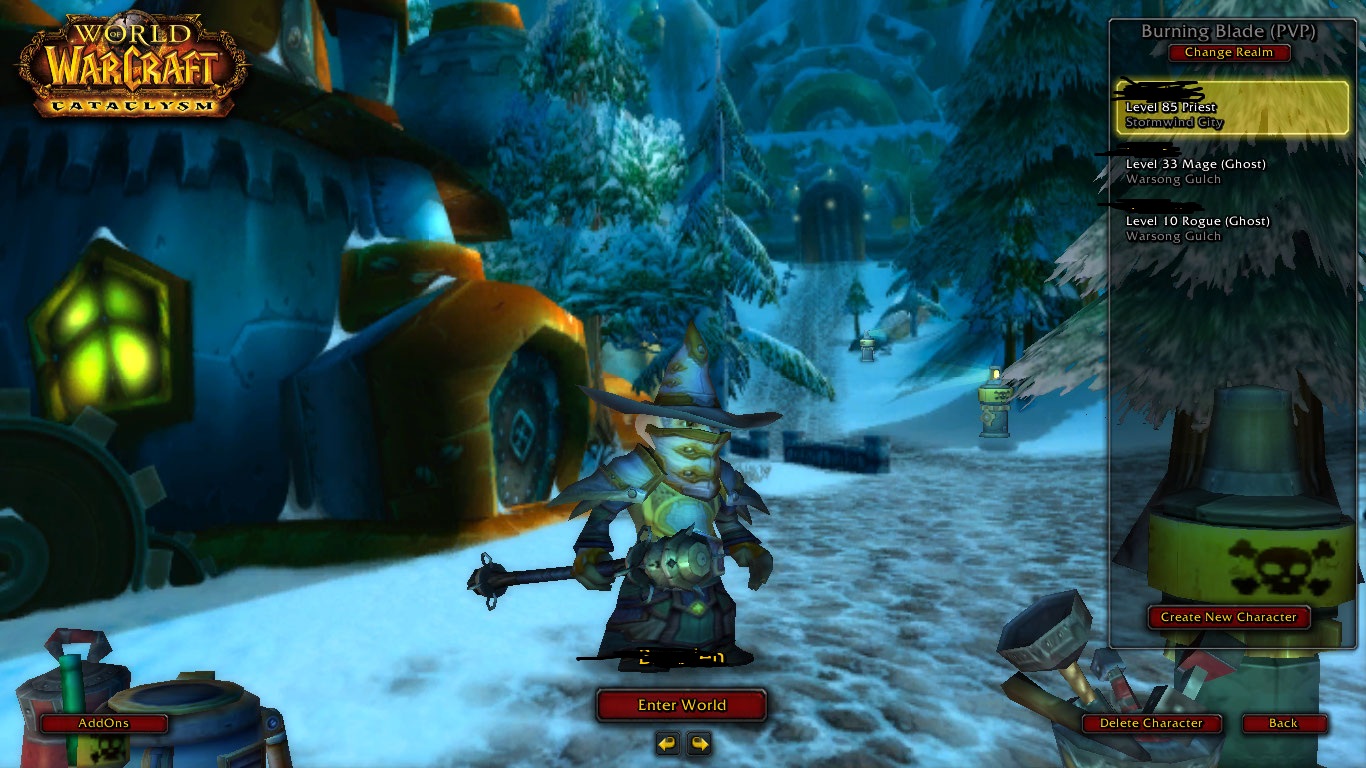
Task: Open the Change Realm selection
Action: click(x=1228, y=53)
